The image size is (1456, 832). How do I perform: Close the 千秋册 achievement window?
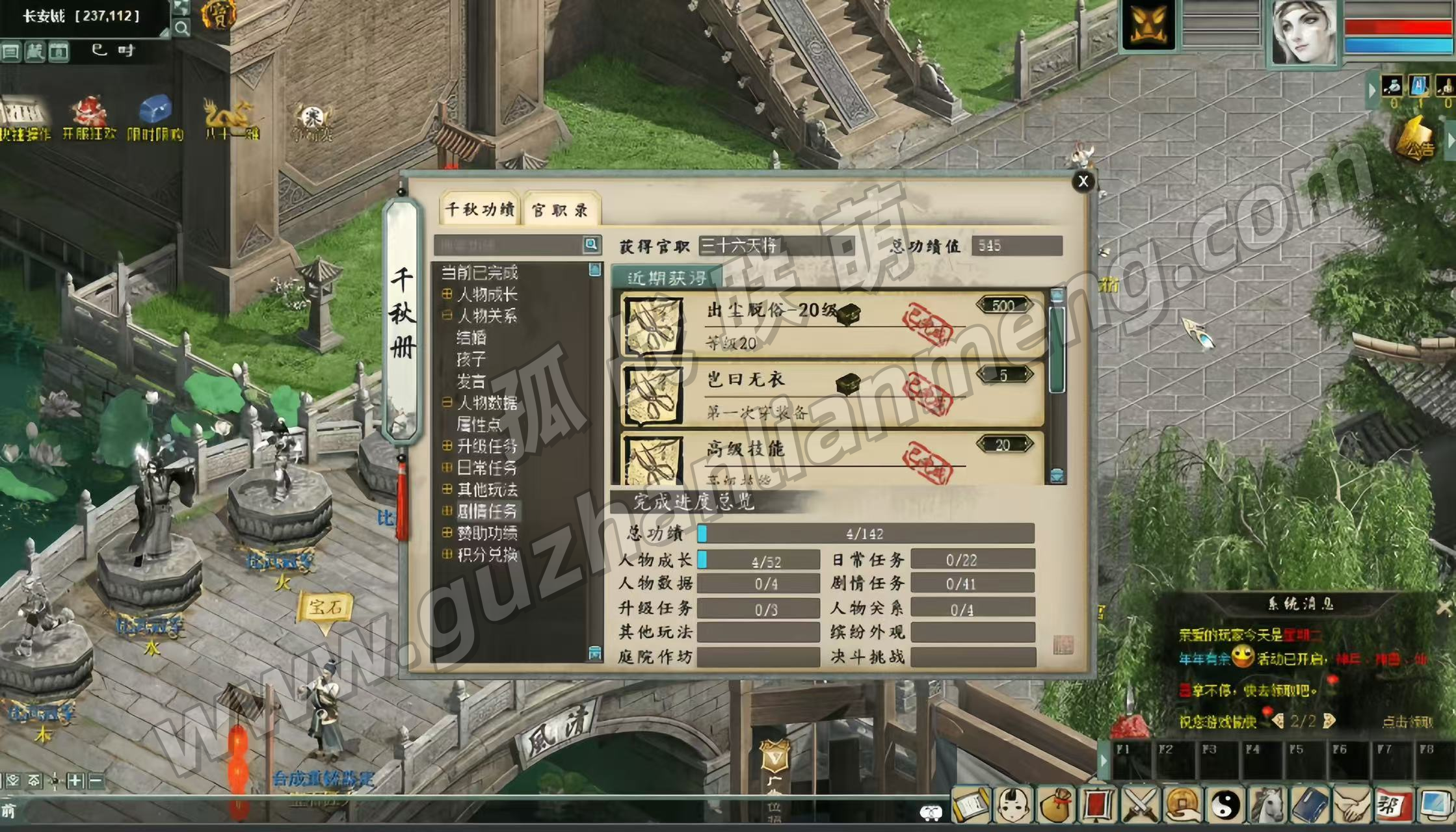coord(1083,181)
